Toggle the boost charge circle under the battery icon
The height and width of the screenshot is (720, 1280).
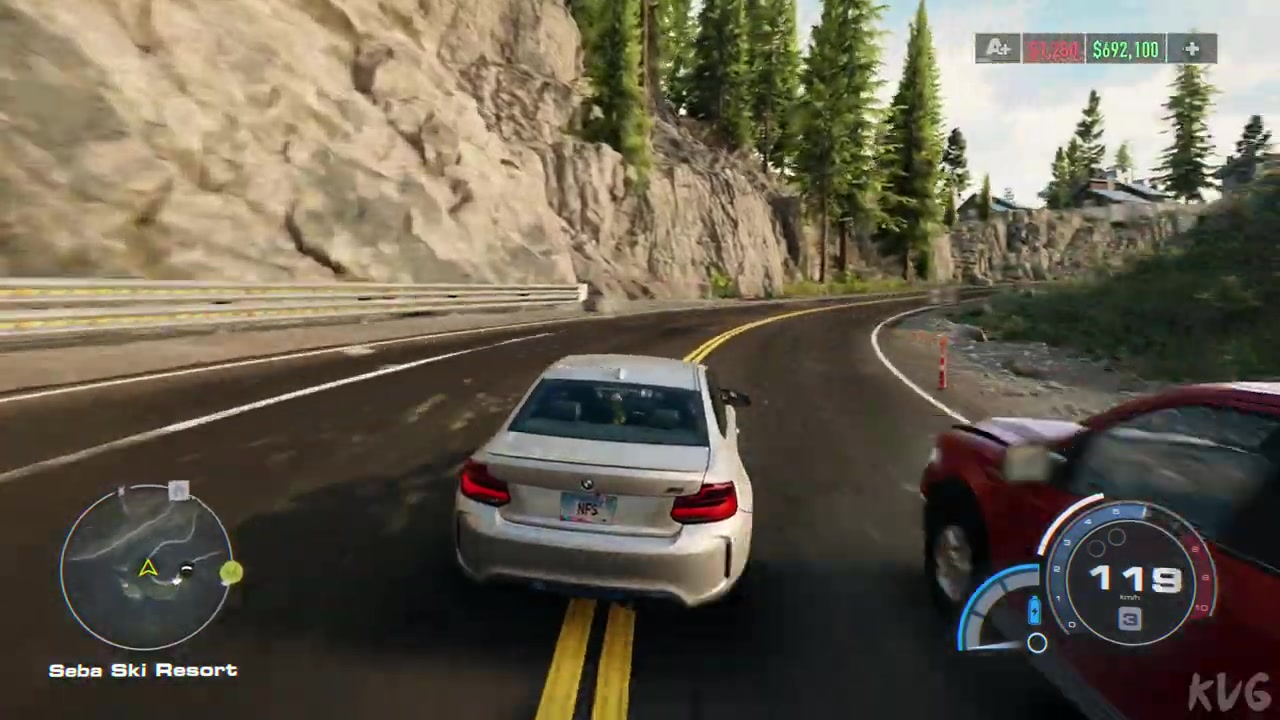[x=1035, y=643]
